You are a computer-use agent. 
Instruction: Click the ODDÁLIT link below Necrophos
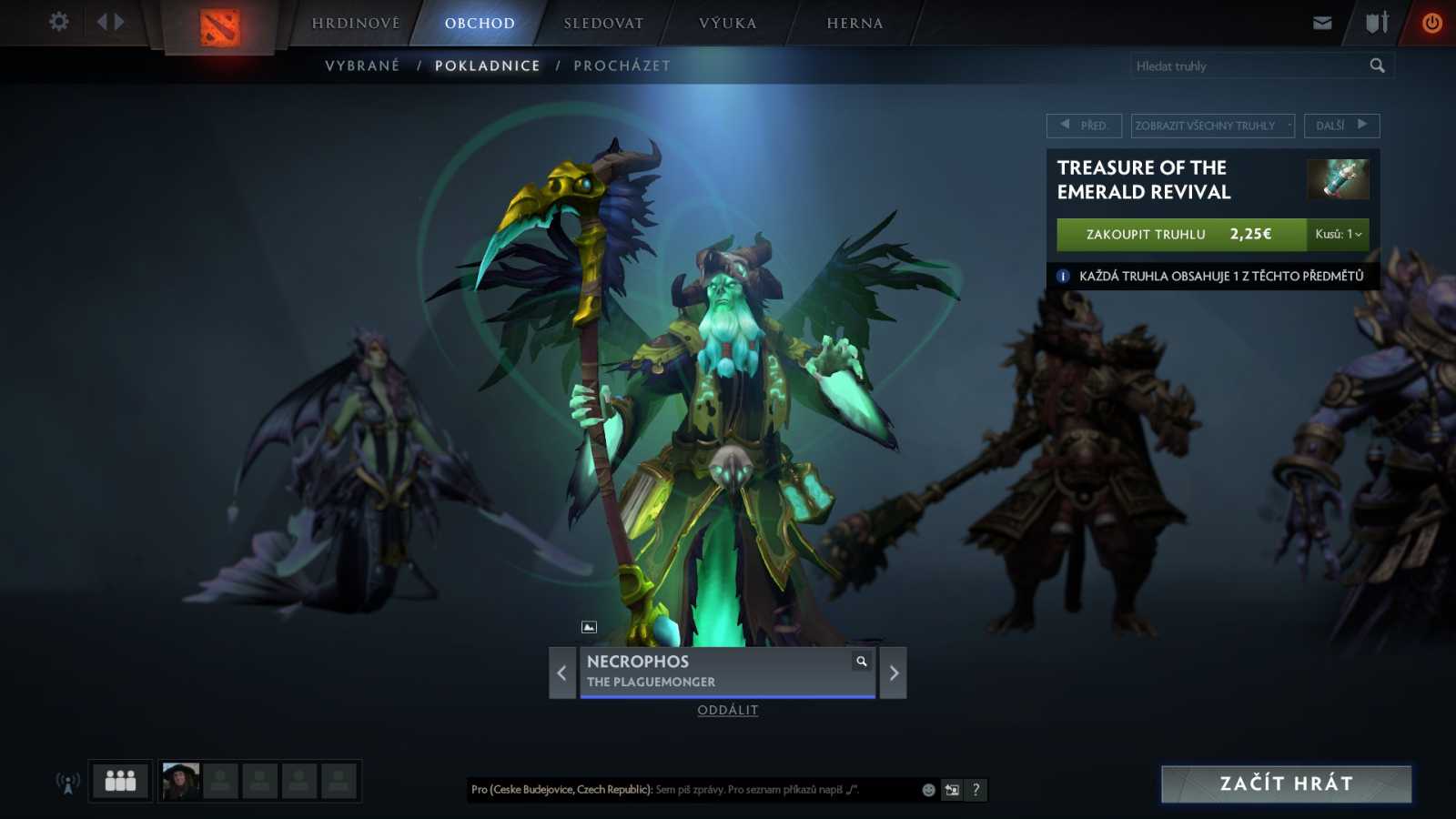(x=728, y=710)
